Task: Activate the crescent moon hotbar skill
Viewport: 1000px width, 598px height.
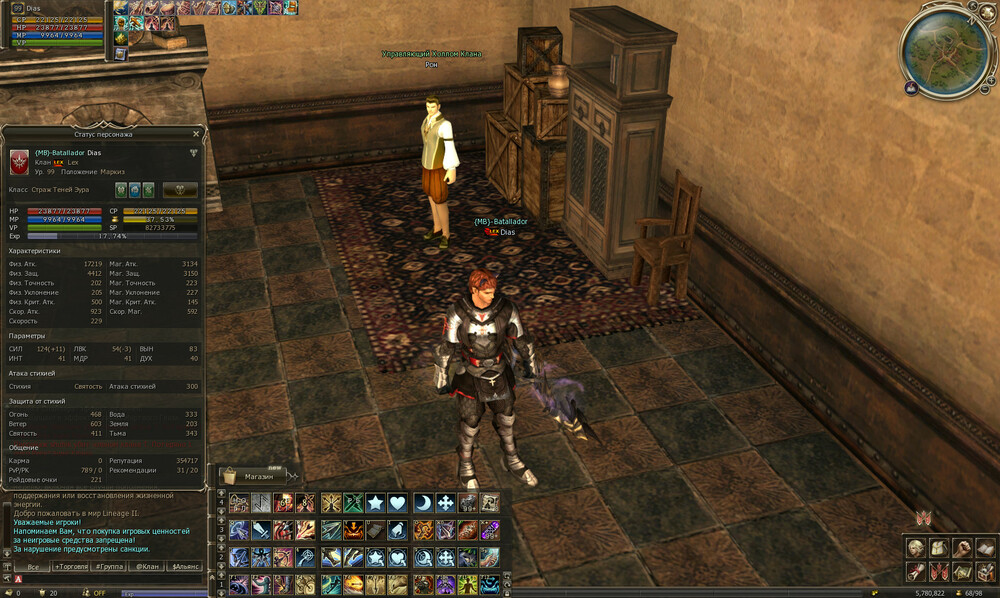Action: coord(422,503)
